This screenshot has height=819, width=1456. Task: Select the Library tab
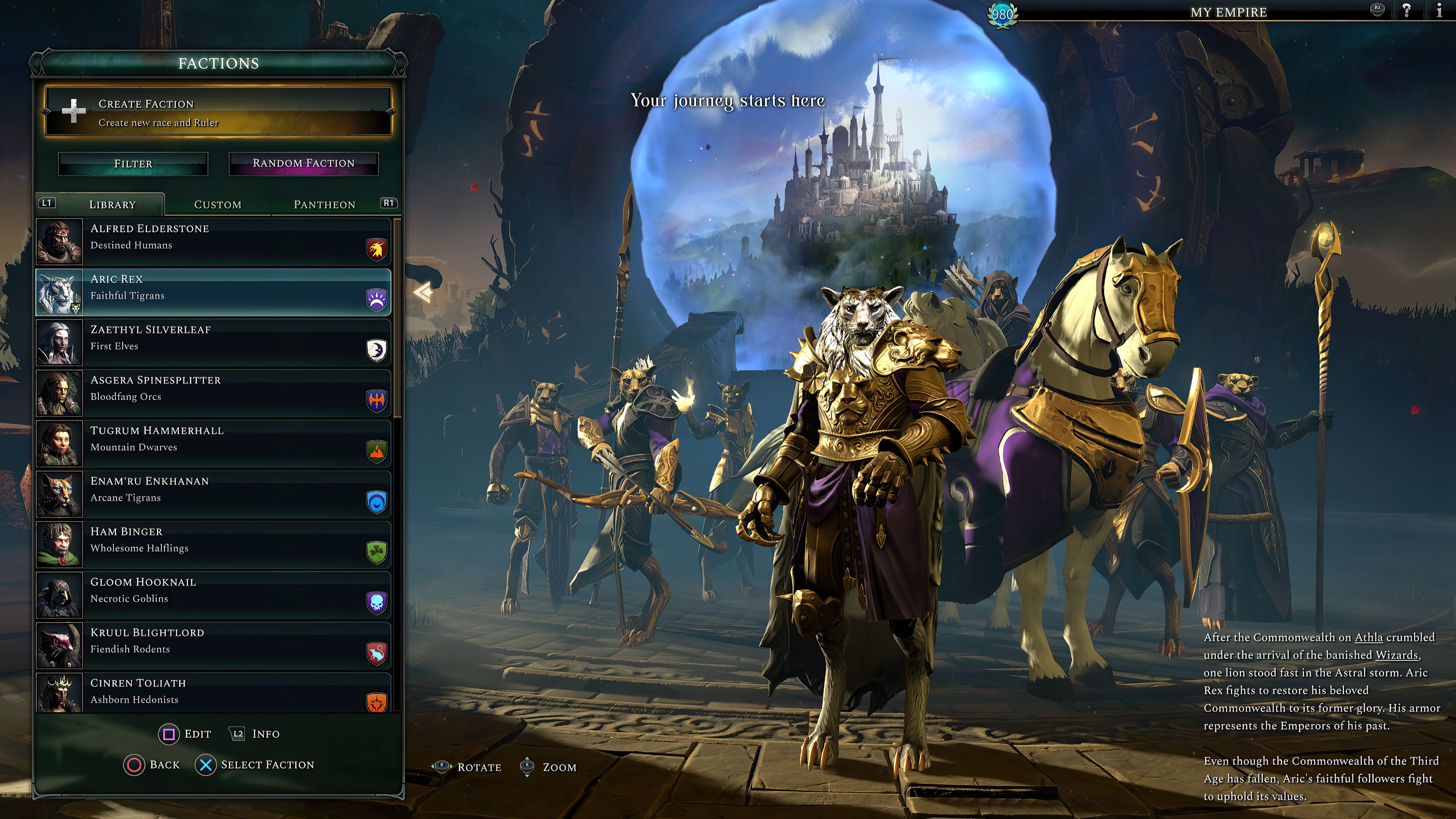click(x=112, y=205)
